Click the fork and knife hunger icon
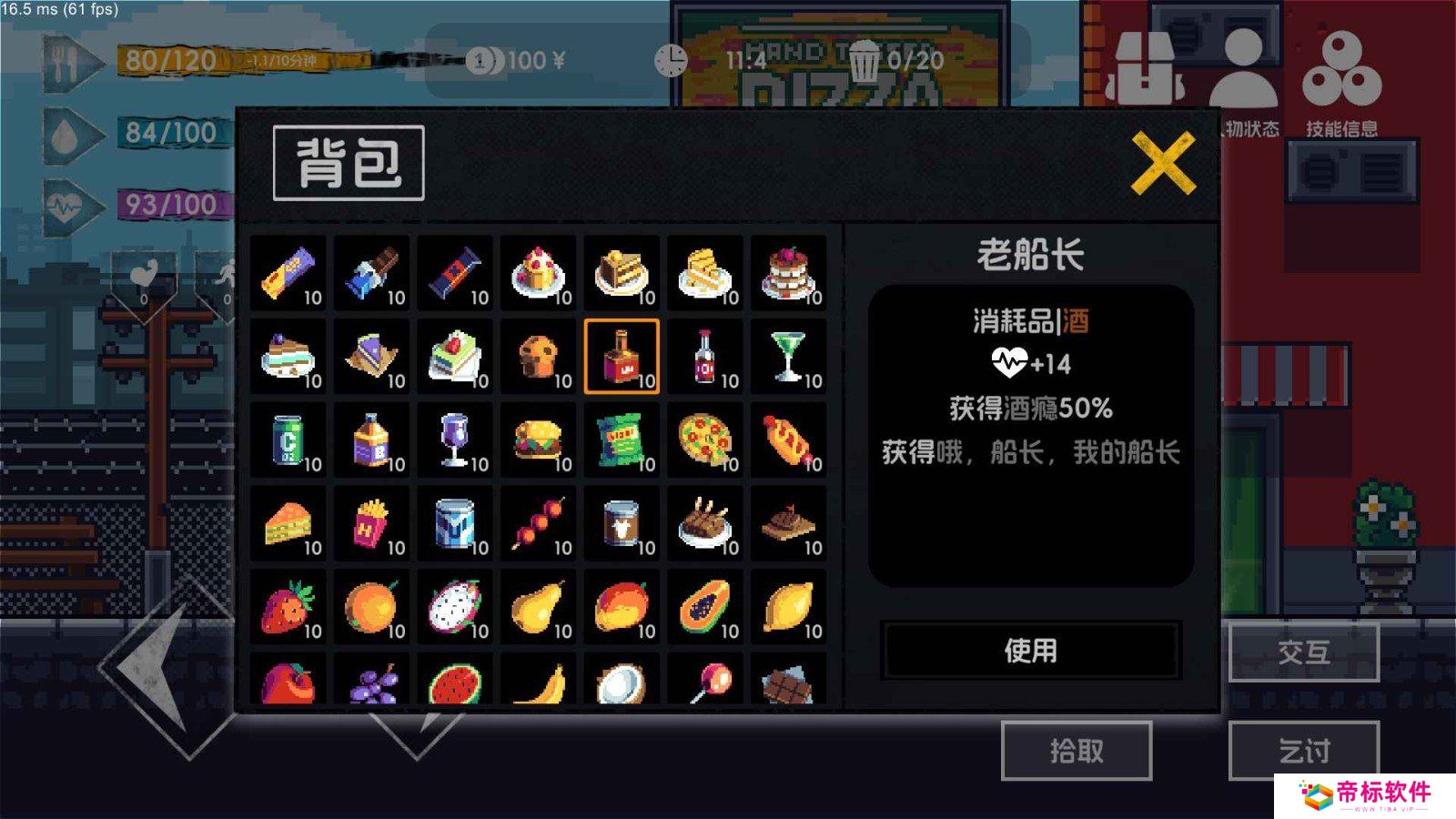 [x=64, y=64]
